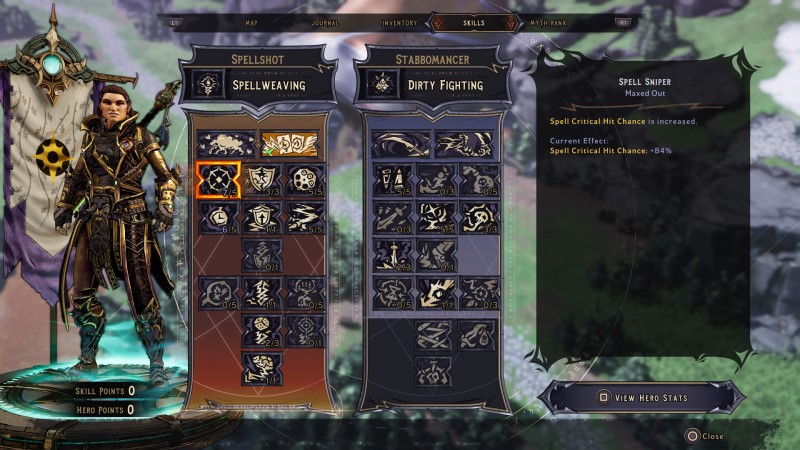Pick the clock skill in Spellshot tree
The width and height of the screenshot is (800, 450).
[215, 217]
